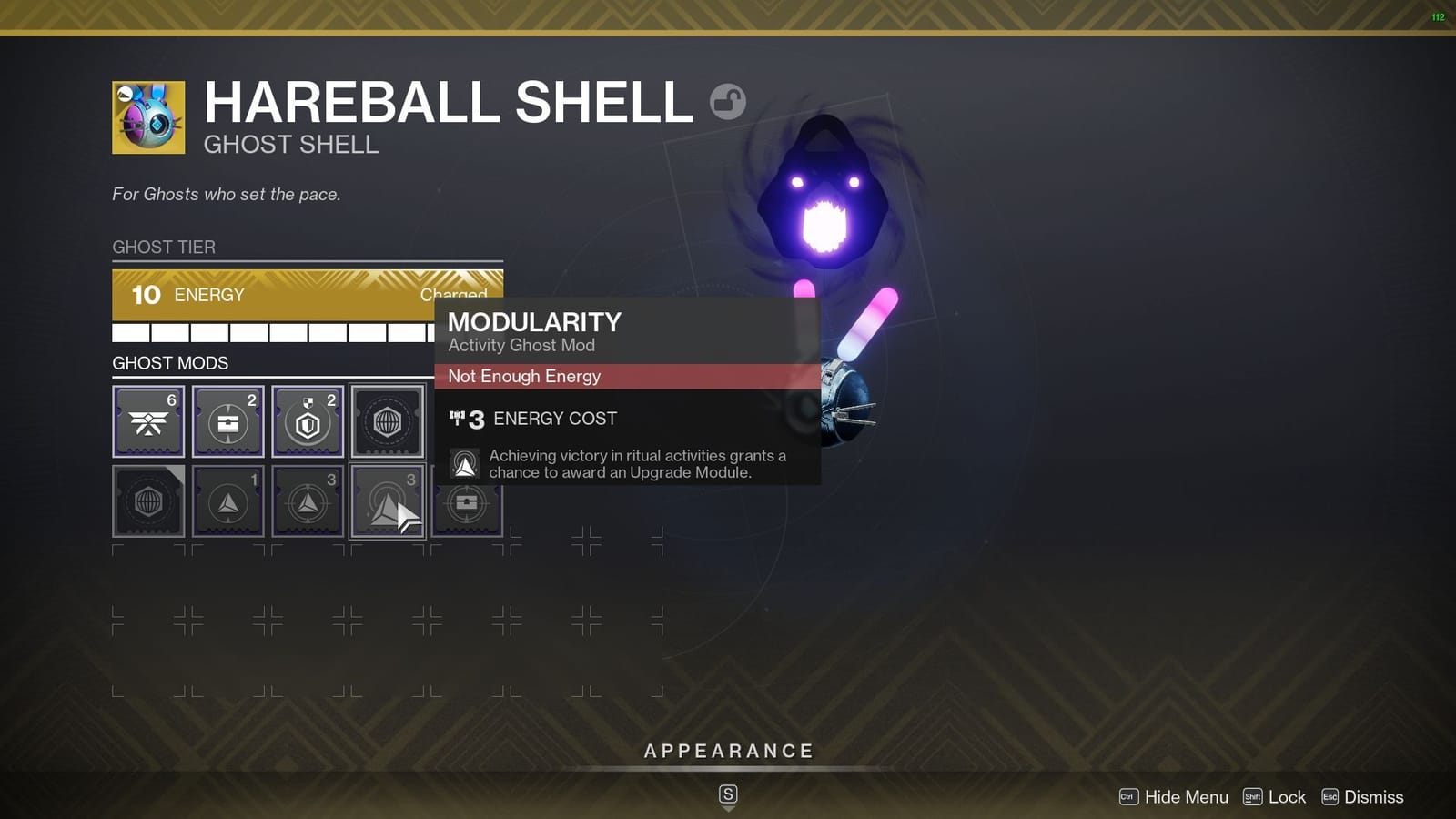Click the S screenshot indicator at bottom center

(x=727, y=793)
